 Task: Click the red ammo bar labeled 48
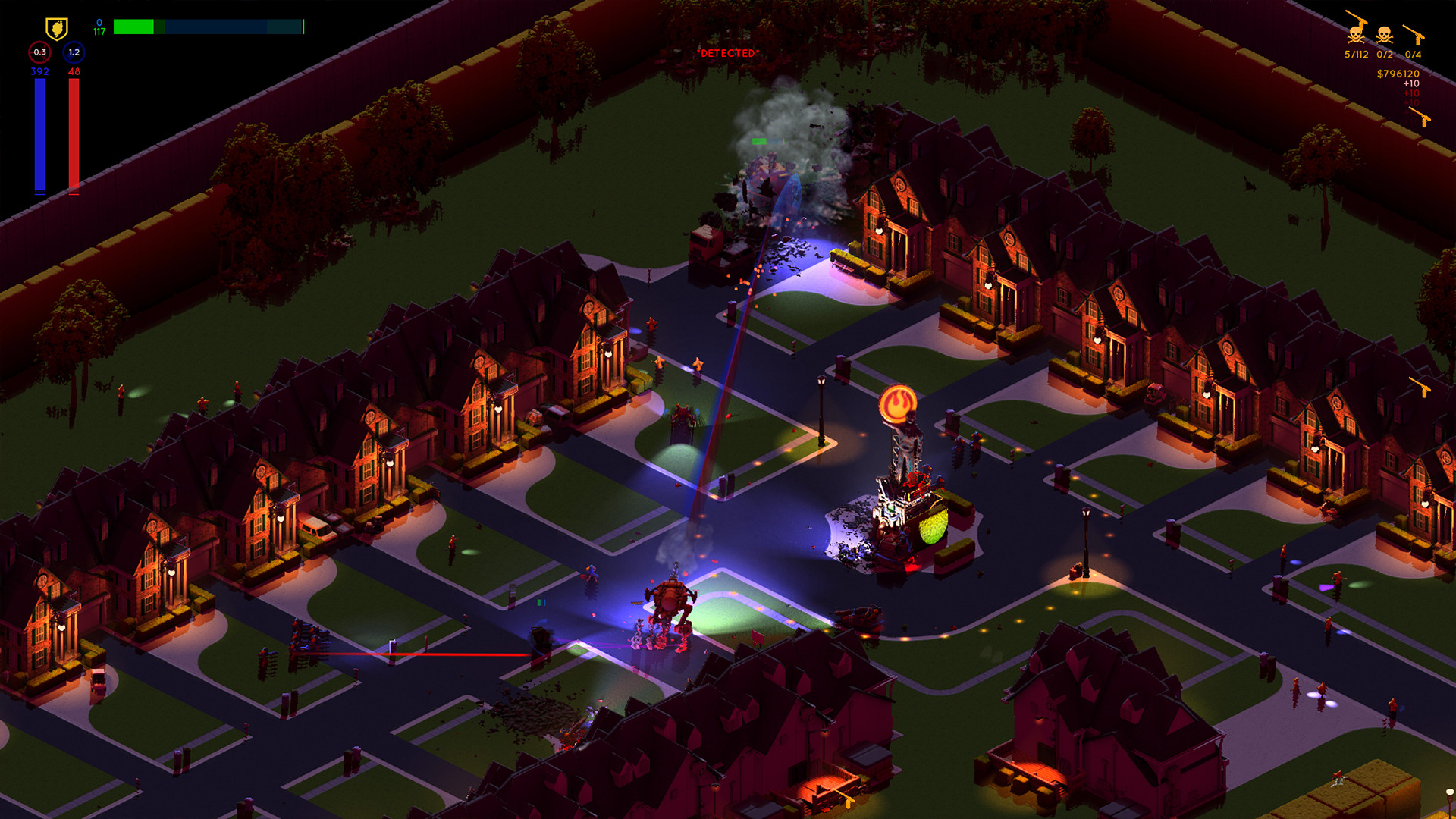tap(73, 133)
